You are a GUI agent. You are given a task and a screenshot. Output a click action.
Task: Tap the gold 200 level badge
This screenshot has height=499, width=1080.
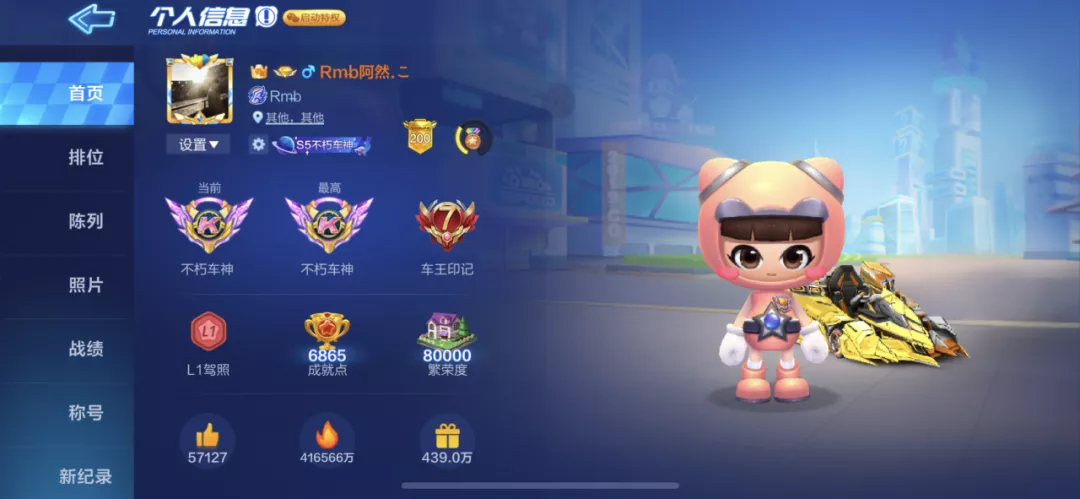[420, 137]
